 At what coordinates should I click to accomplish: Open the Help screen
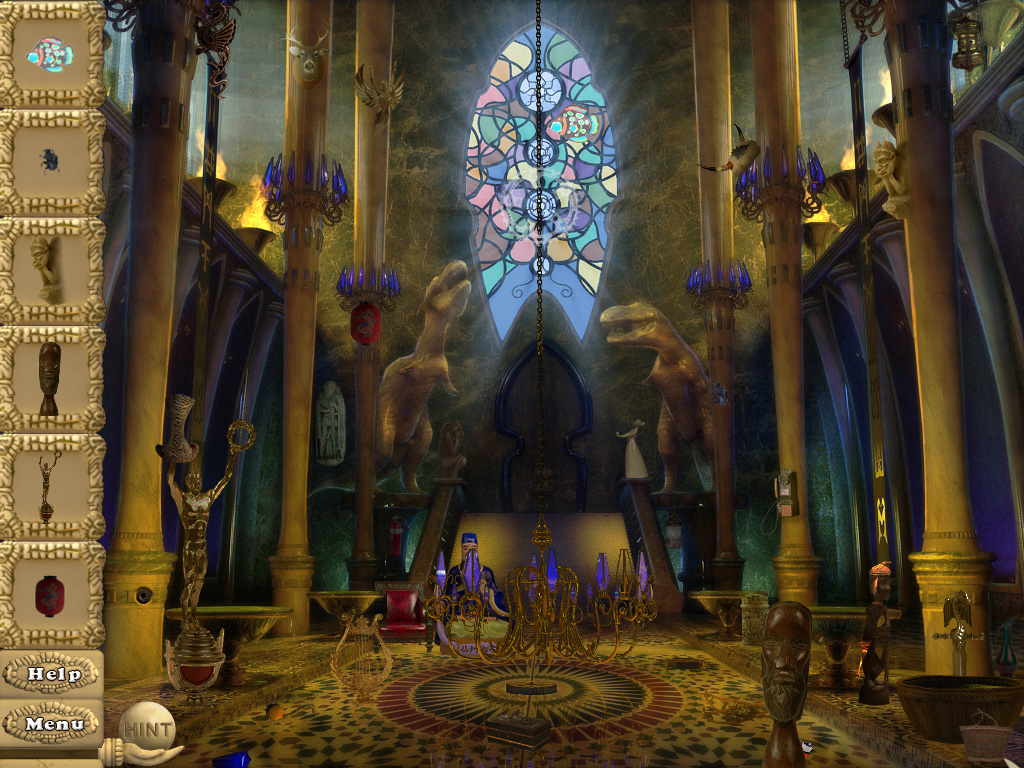53,674
